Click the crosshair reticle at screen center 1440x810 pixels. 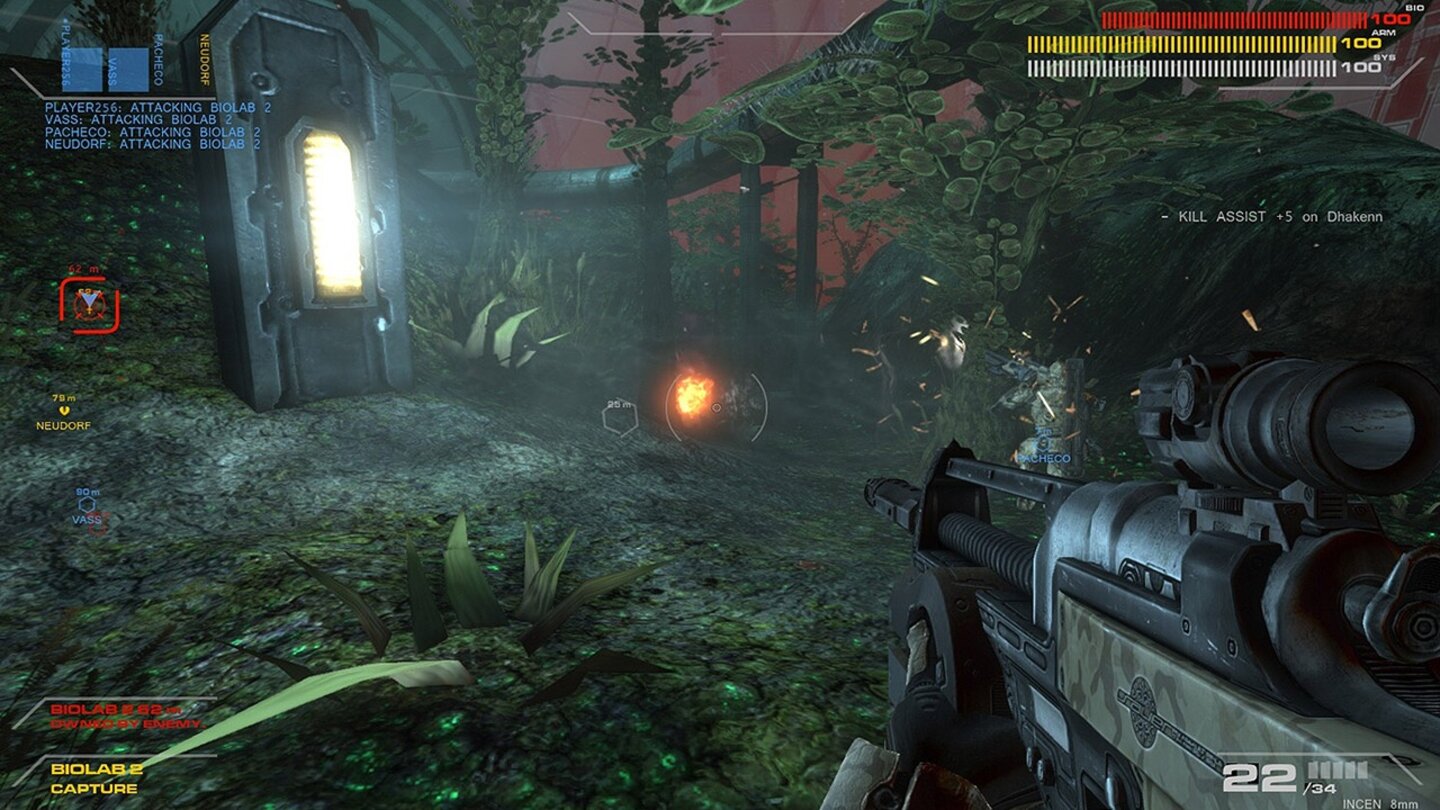717,407
